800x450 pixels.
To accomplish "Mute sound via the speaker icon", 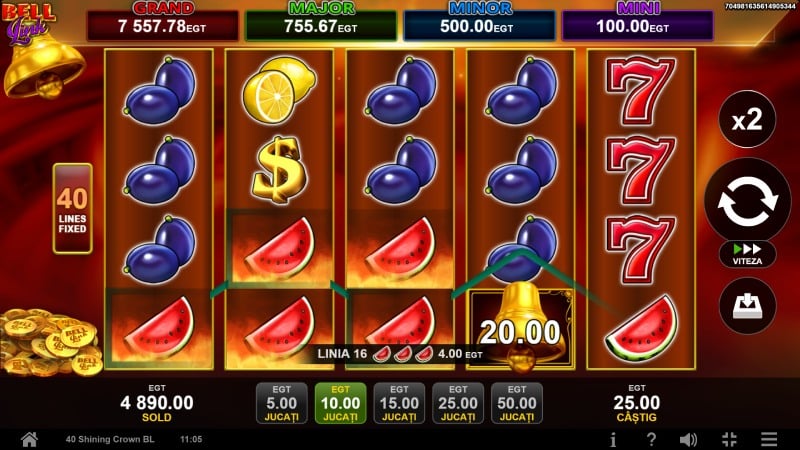I will point(688,439).
